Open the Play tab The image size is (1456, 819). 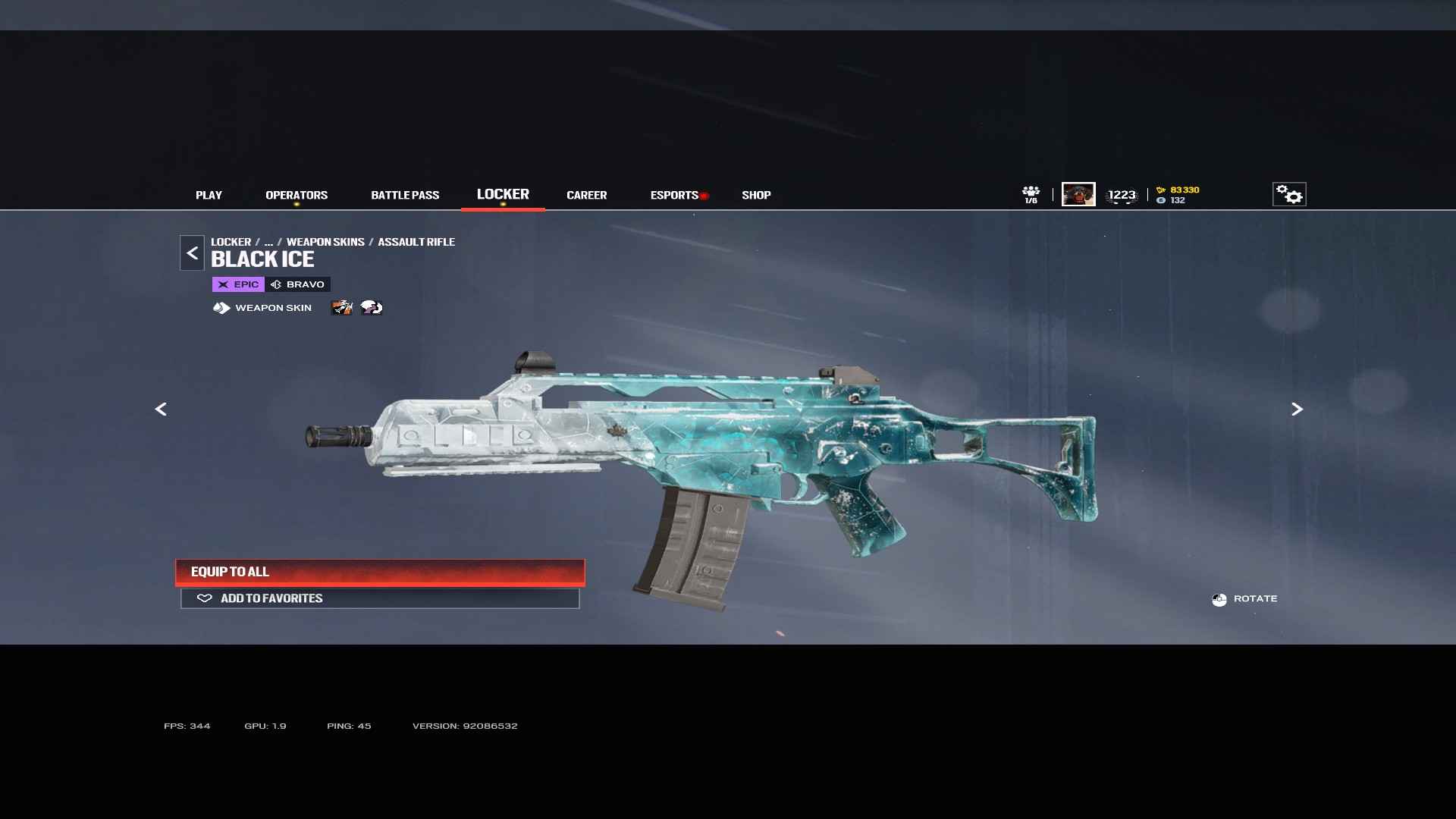[x=209, y=195]
